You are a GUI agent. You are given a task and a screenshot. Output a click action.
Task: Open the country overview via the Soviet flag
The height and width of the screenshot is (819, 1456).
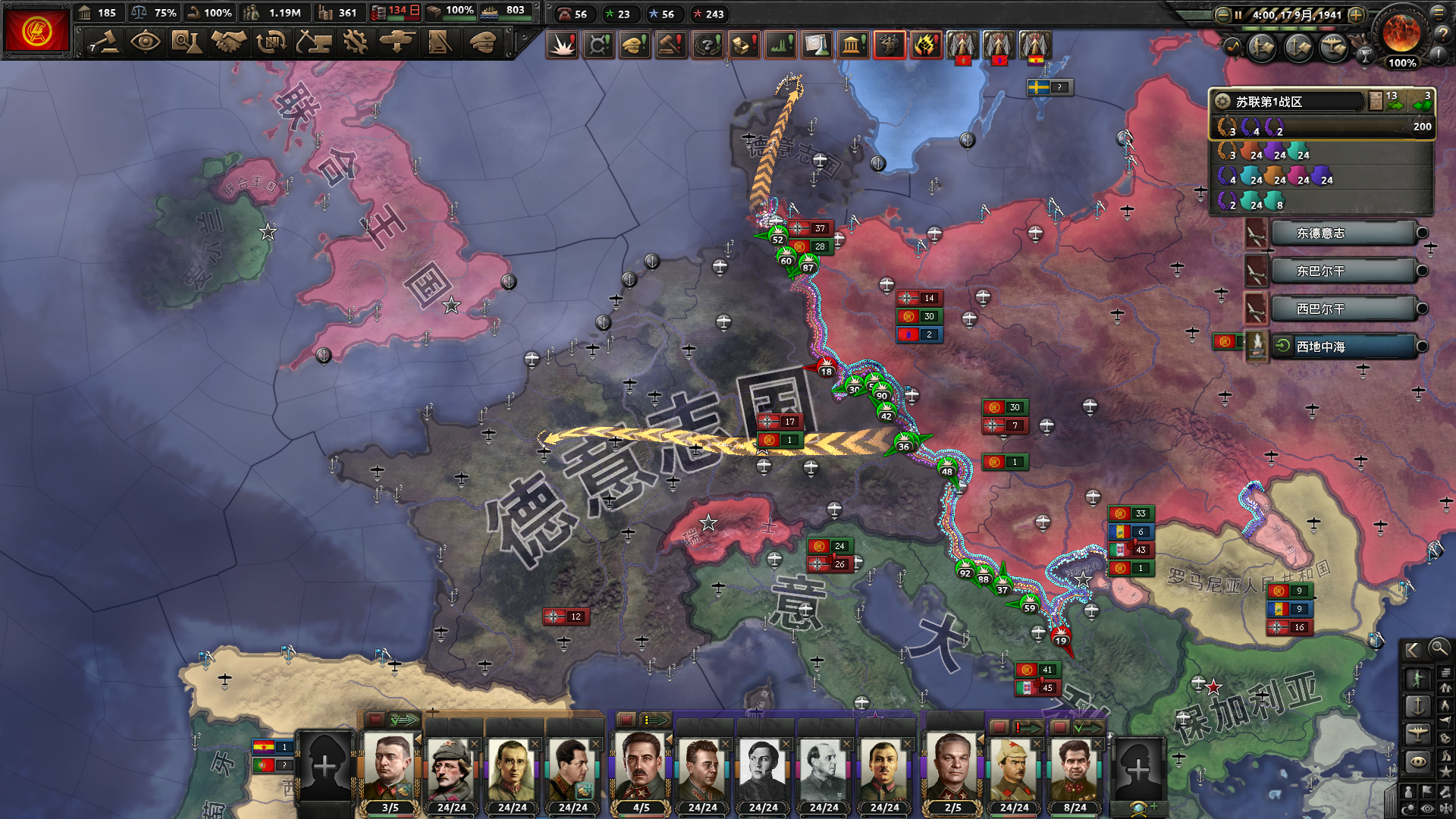click(x=36, y=30)
